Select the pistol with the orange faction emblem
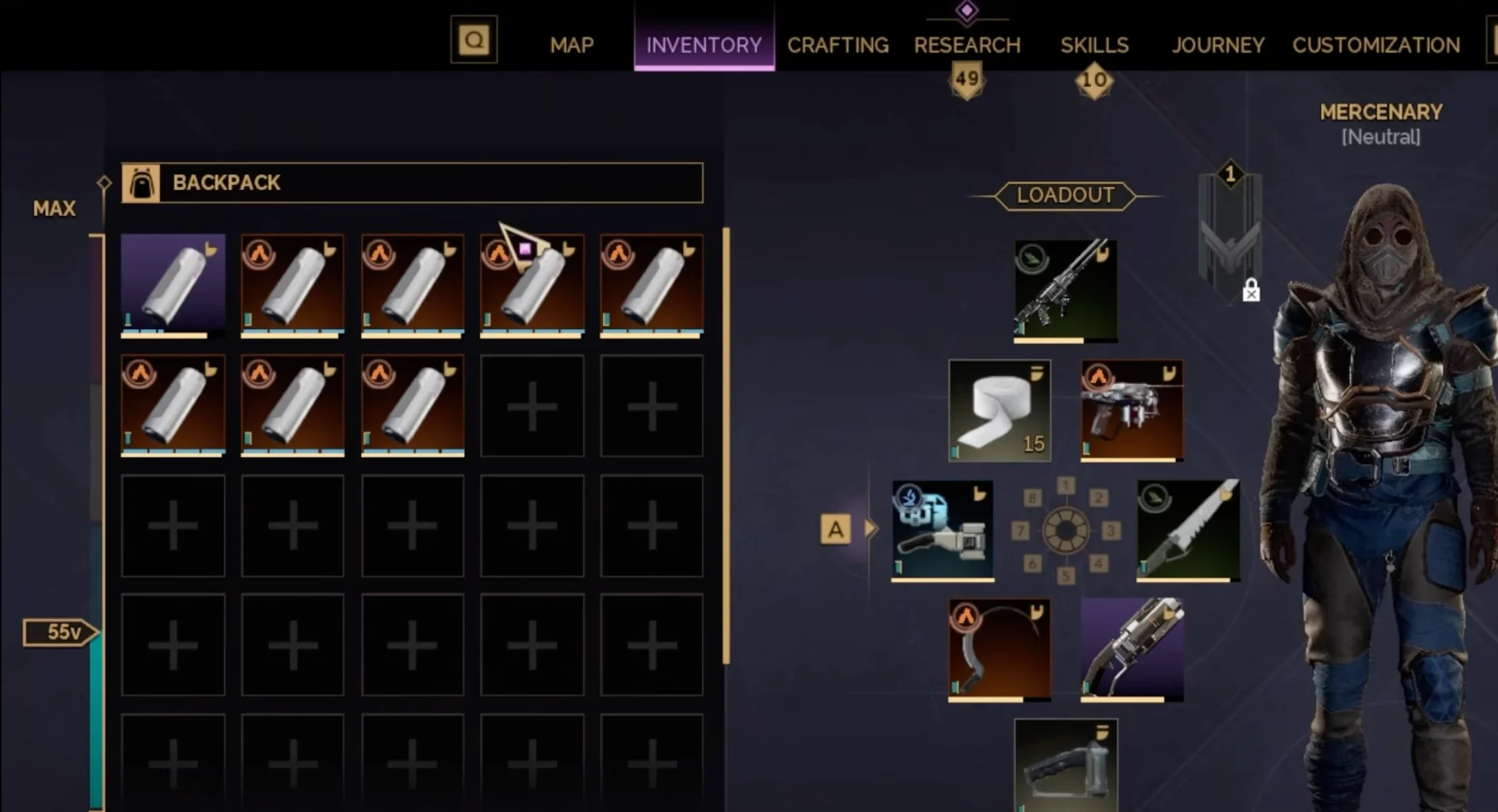This screenshot has height=812, width=1498. pos(1132,409)
